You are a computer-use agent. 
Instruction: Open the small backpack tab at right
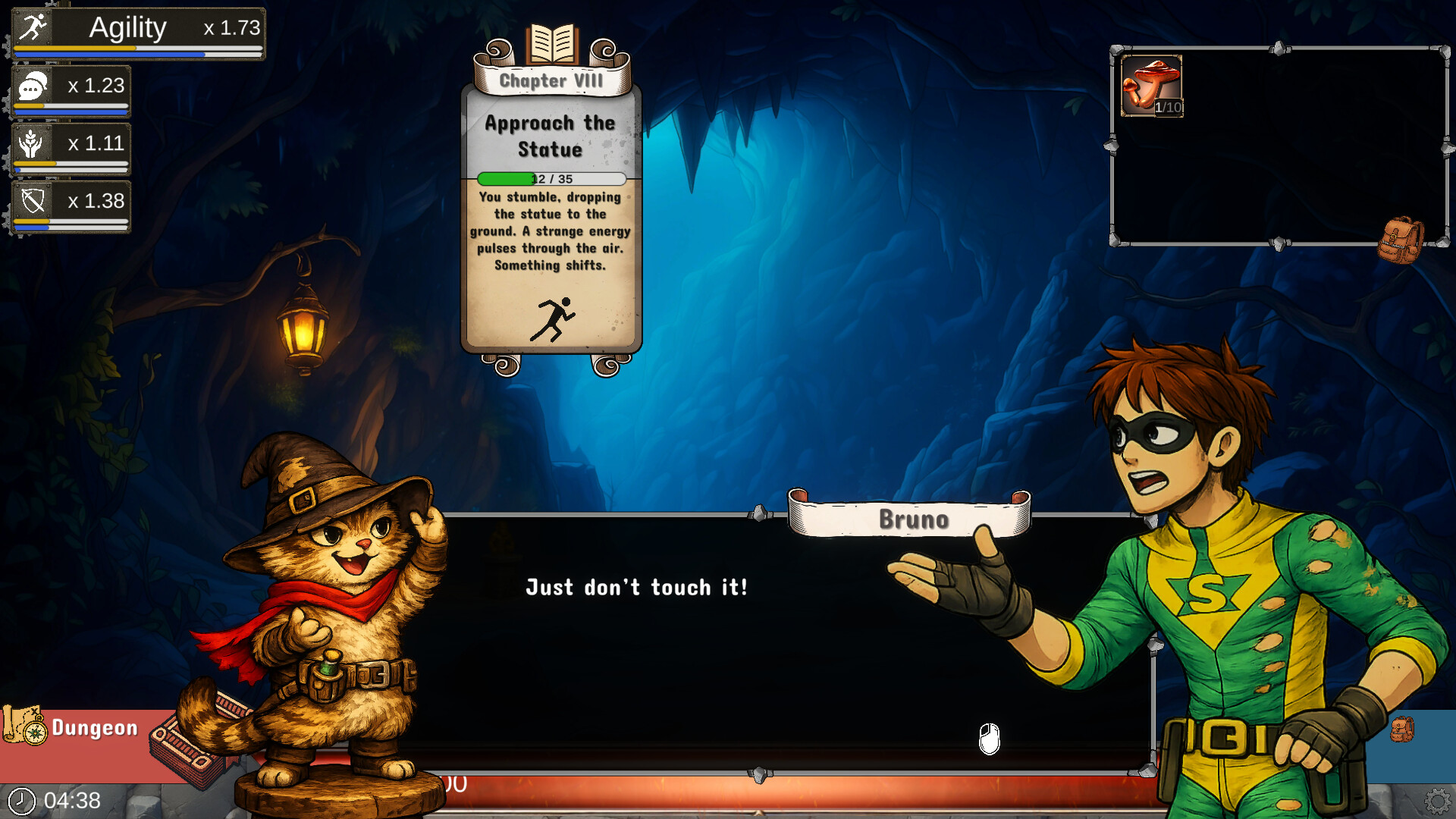pos(1401,730)
